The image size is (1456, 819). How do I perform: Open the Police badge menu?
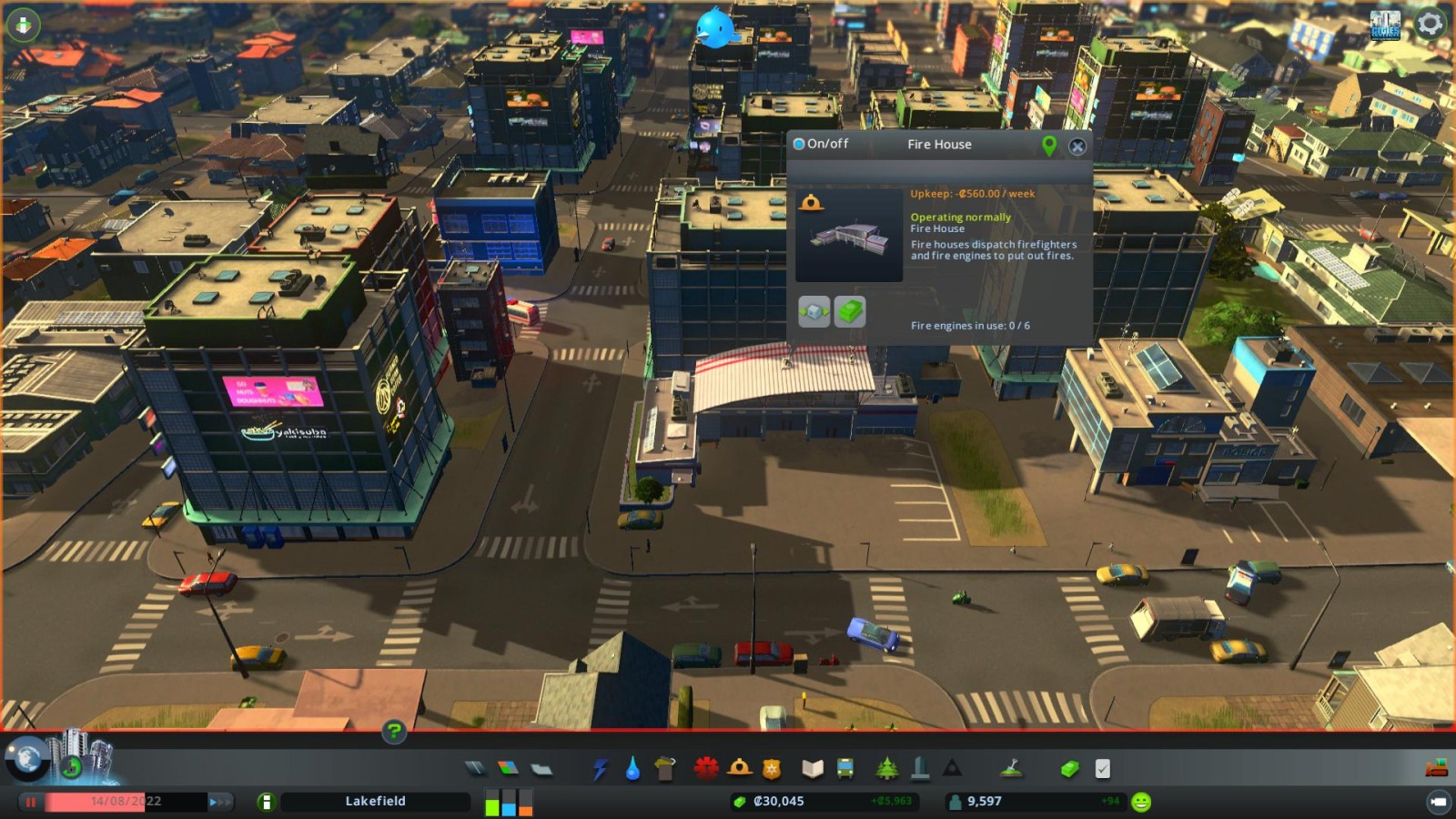(772, 770)
